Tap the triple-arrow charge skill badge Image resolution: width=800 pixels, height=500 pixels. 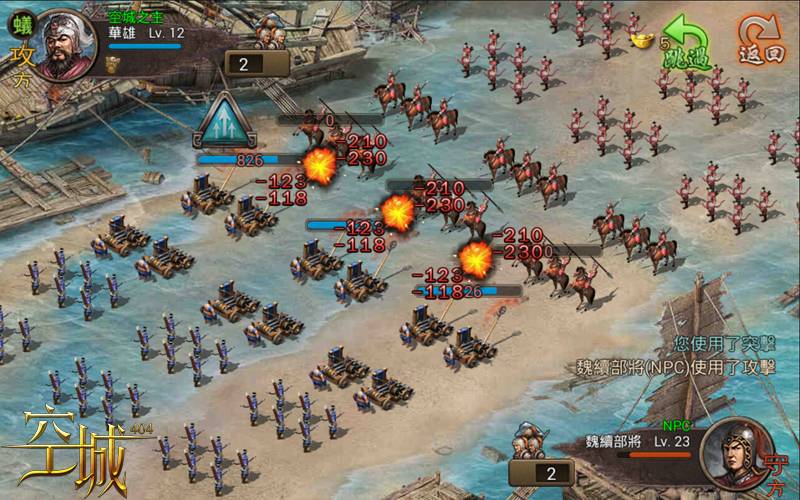(x=226, y=122)
